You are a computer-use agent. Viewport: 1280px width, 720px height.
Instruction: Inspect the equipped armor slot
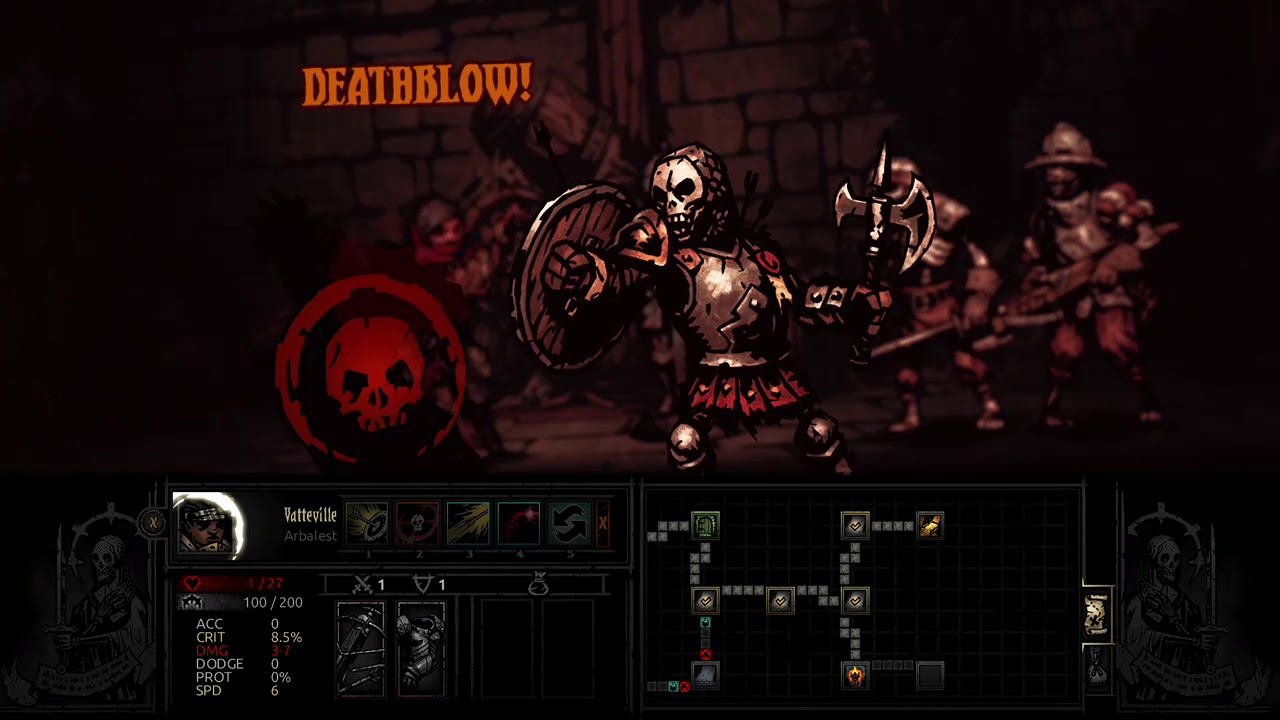click(x=421, y=648)
